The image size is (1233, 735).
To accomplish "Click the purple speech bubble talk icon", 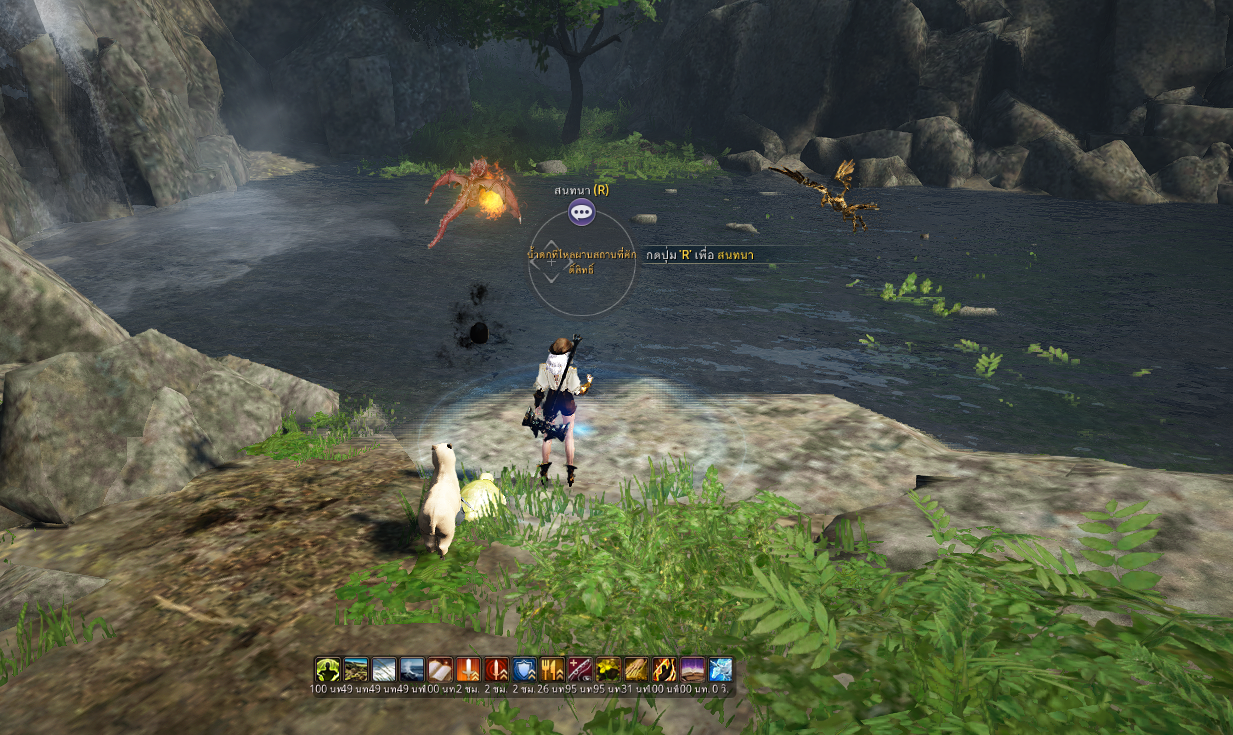I will pyautogui.click(x=581, y=212).
